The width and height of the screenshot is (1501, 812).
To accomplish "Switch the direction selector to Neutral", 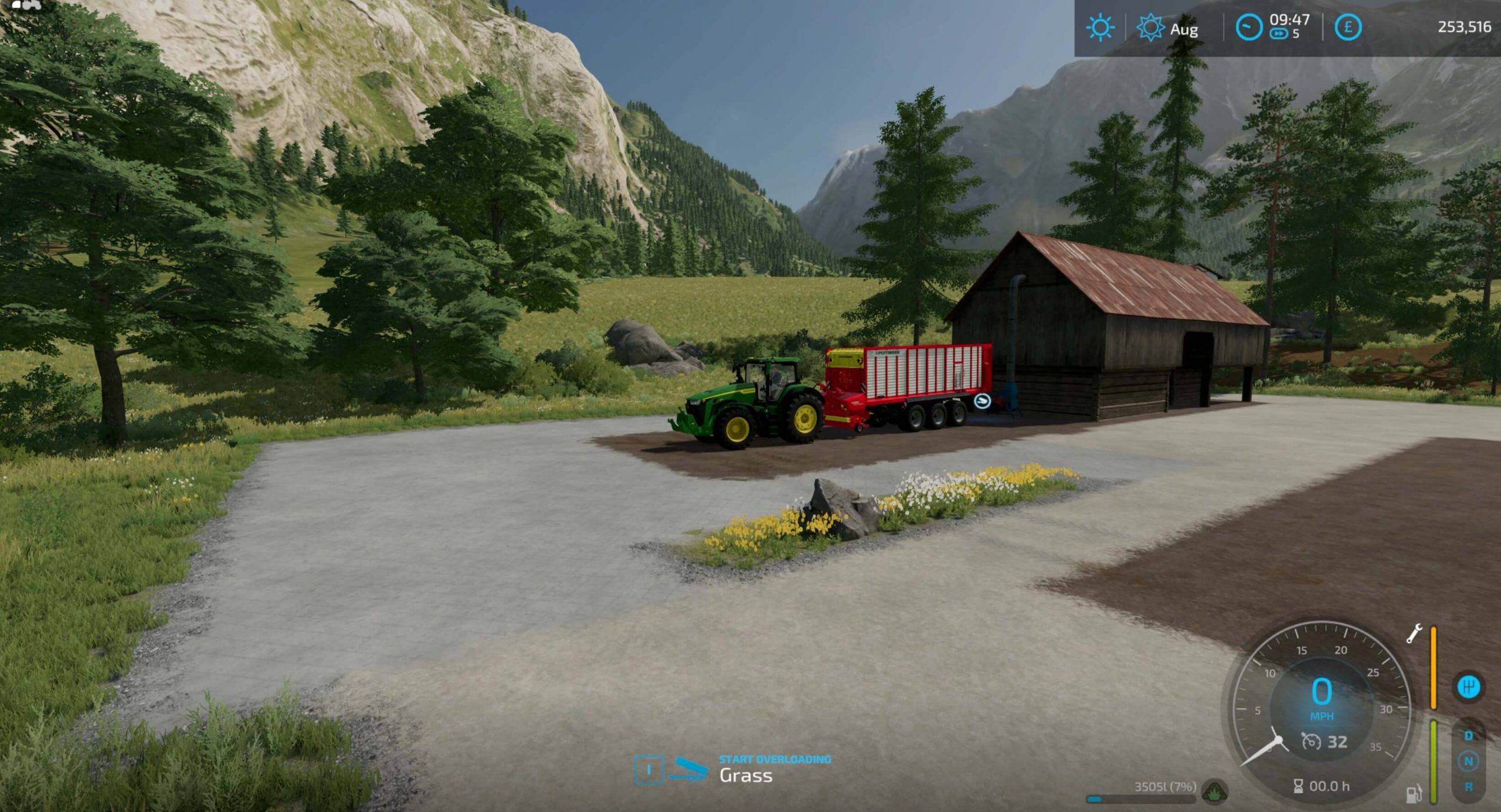I will (x=1468, y=762).
